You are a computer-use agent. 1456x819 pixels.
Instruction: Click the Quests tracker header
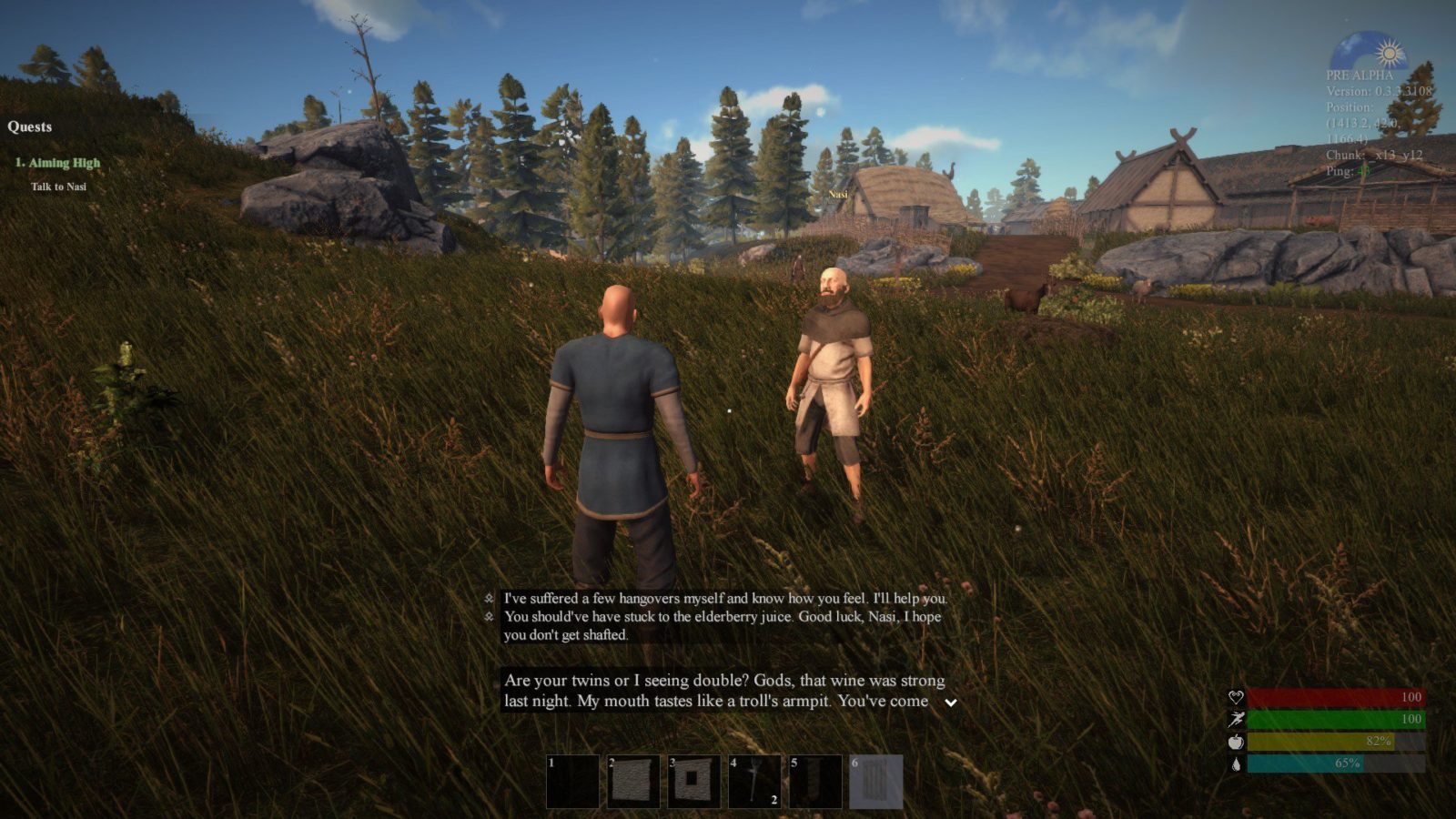30,126
